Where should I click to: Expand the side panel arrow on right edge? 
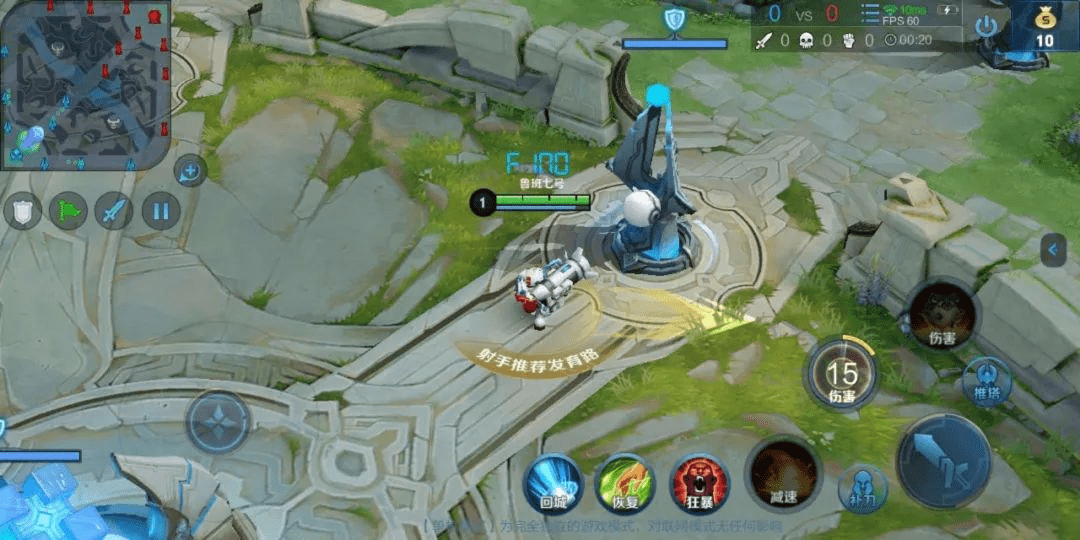1053,249
